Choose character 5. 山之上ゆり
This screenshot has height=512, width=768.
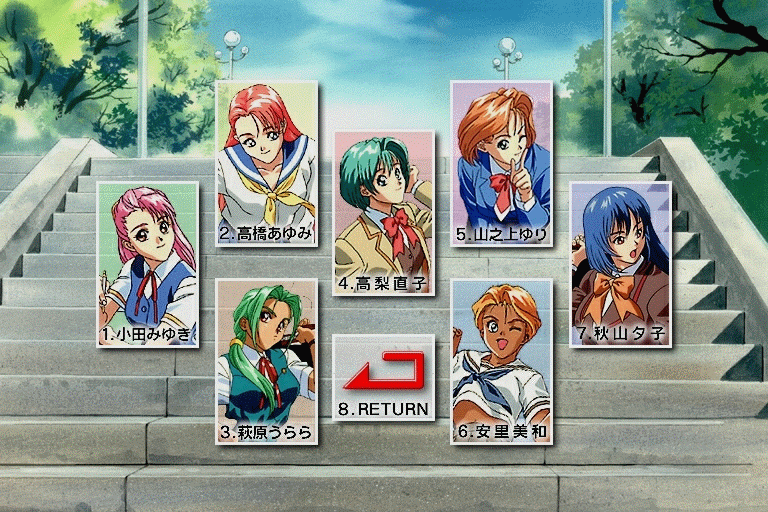click(501, 163)
